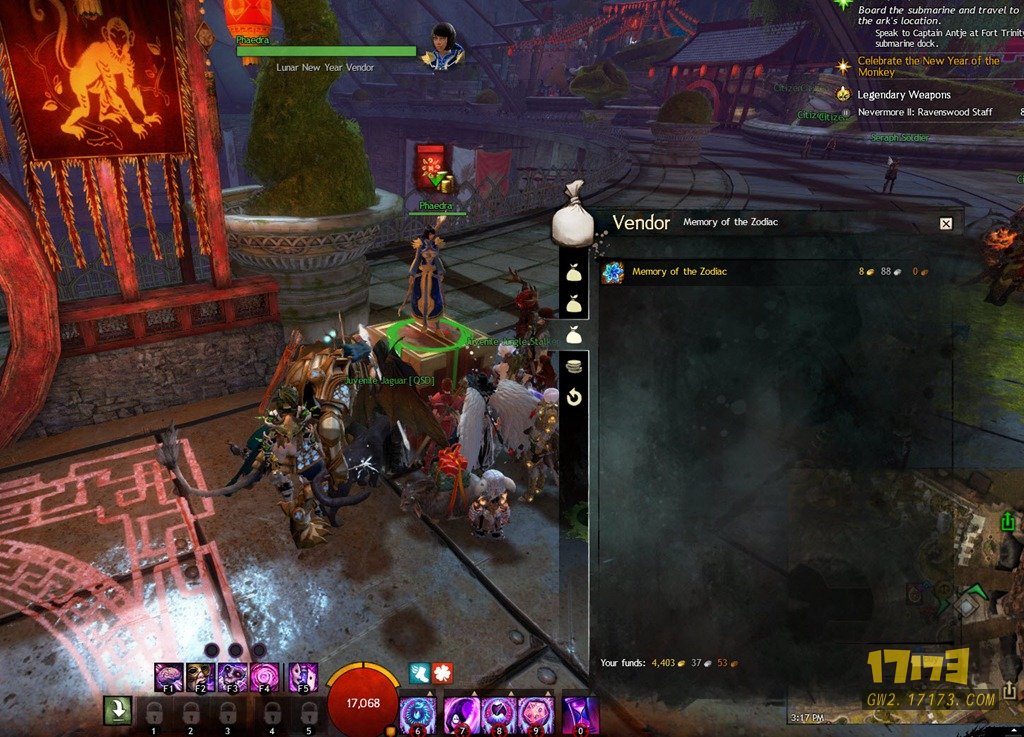The image size is (1024, 737).
Task: Activate the F1 brain shatter skill
Action: tap(169, 677)
